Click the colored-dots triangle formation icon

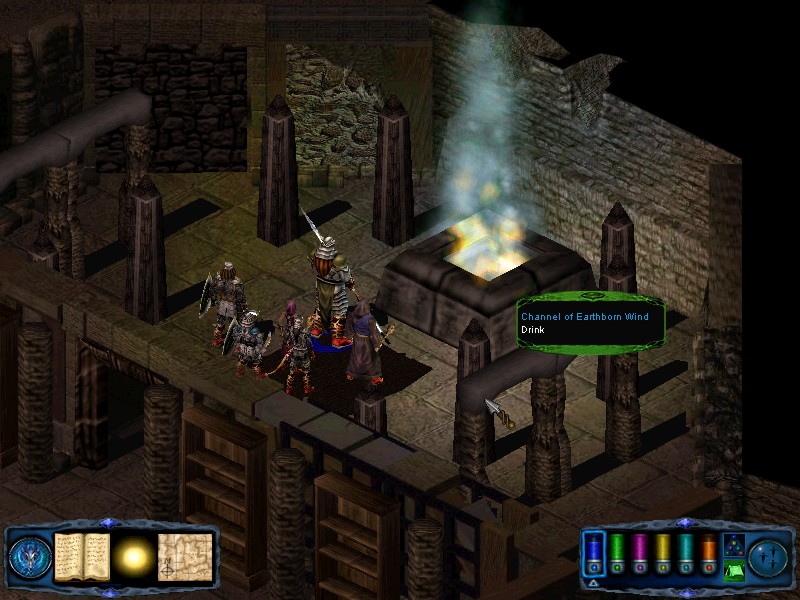click(x=733, y=544)
